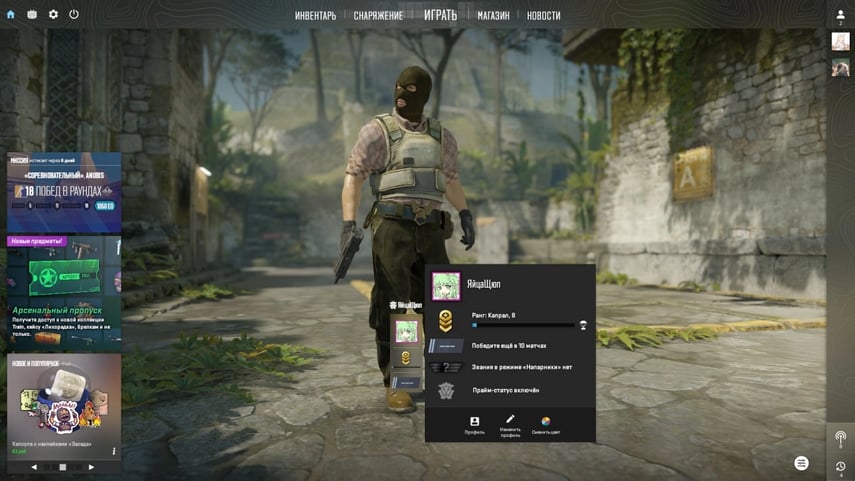The image size is (855, 481).
Task: Open the МАГАЗИН tab
Action: (493, 16)
